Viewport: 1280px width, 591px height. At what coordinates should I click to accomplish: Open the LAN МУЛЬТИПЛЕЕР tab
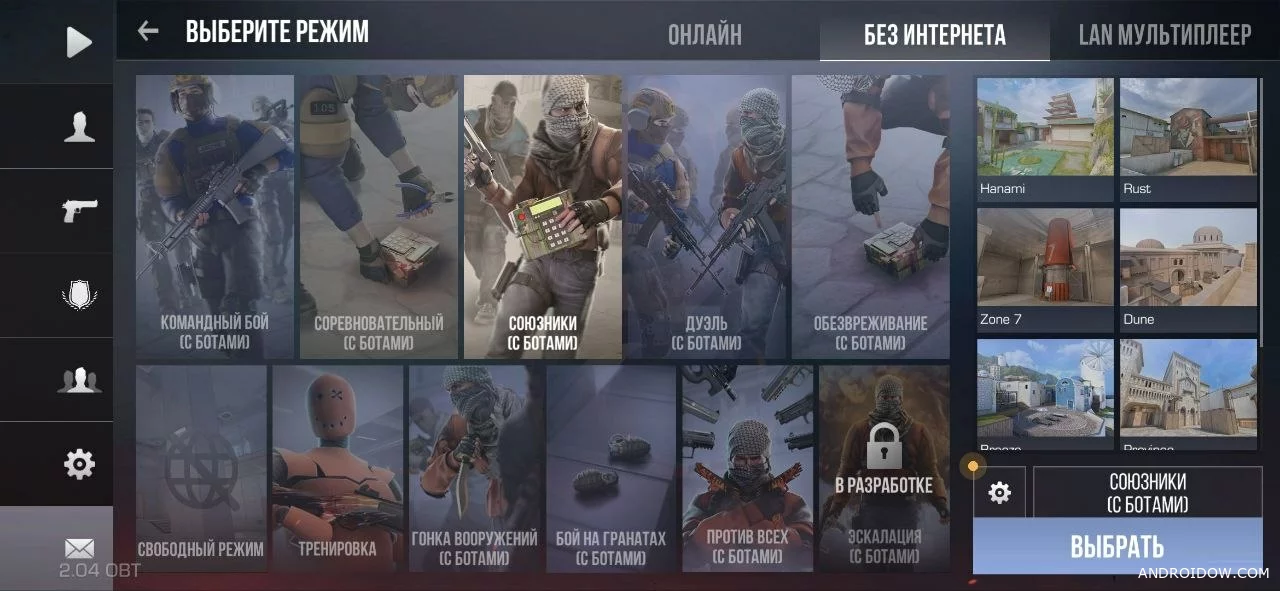1165,35
